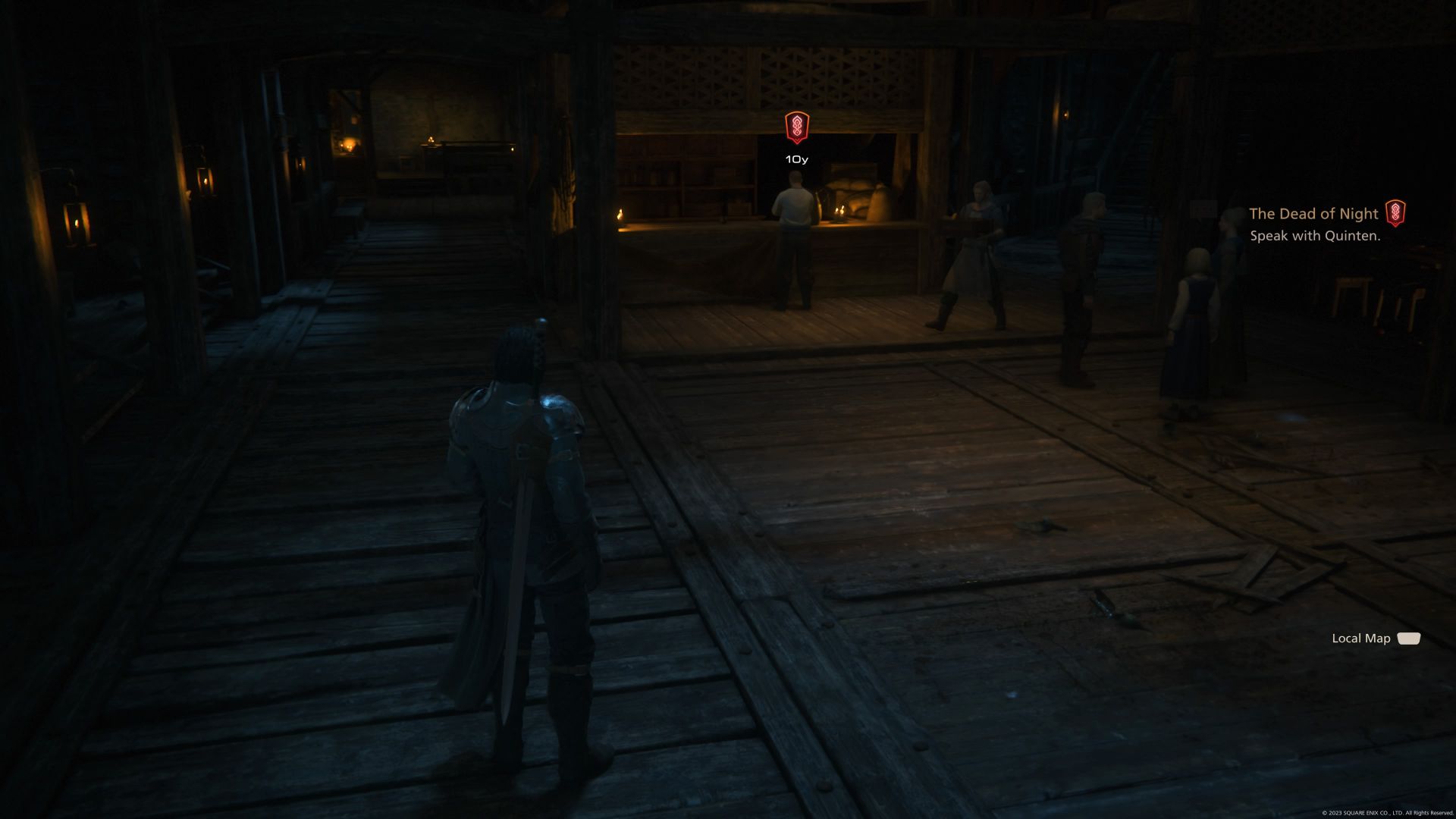Image resolution: width=1456 pixels, height=819 pixels.
Task: Click the candle flame on the counter
Action: point(620,214)
